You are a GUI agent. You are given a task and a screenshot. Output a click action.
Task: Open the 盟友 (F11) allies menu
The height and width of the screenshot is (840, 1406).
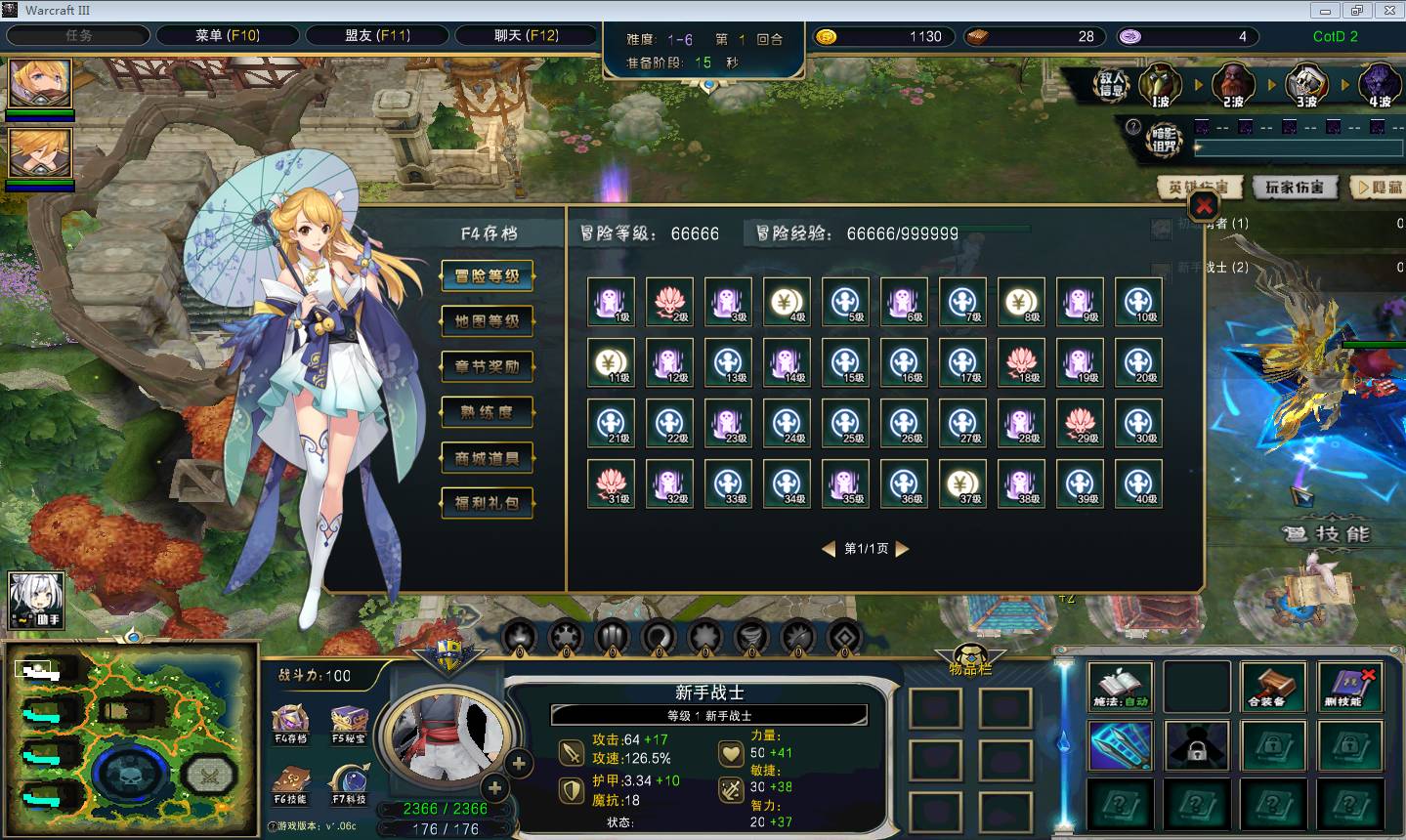(x=377, y=36)
